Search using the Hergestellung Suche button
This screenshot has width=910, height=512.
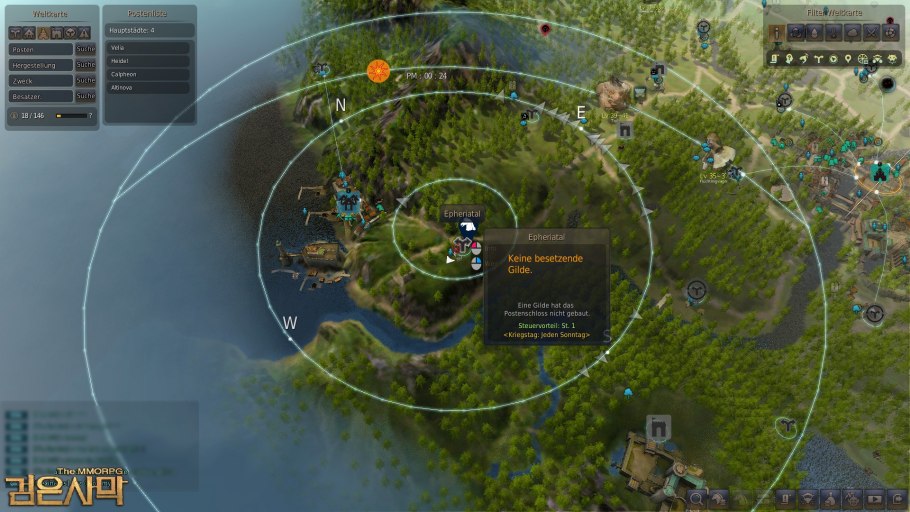tap(86, 64)
